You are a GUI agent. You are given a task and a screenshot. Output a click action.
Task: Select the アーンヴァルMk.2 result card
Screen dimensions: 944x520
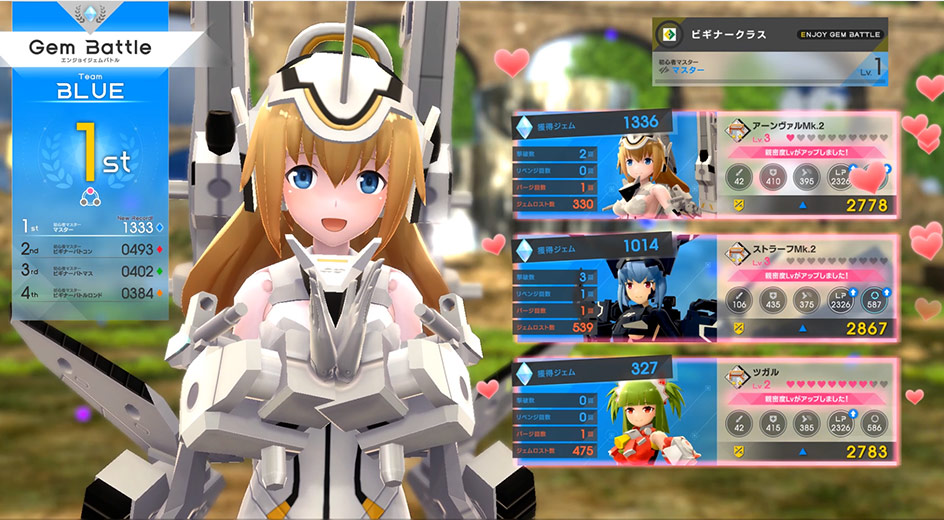pyautogui.click(x=812, y=165)
